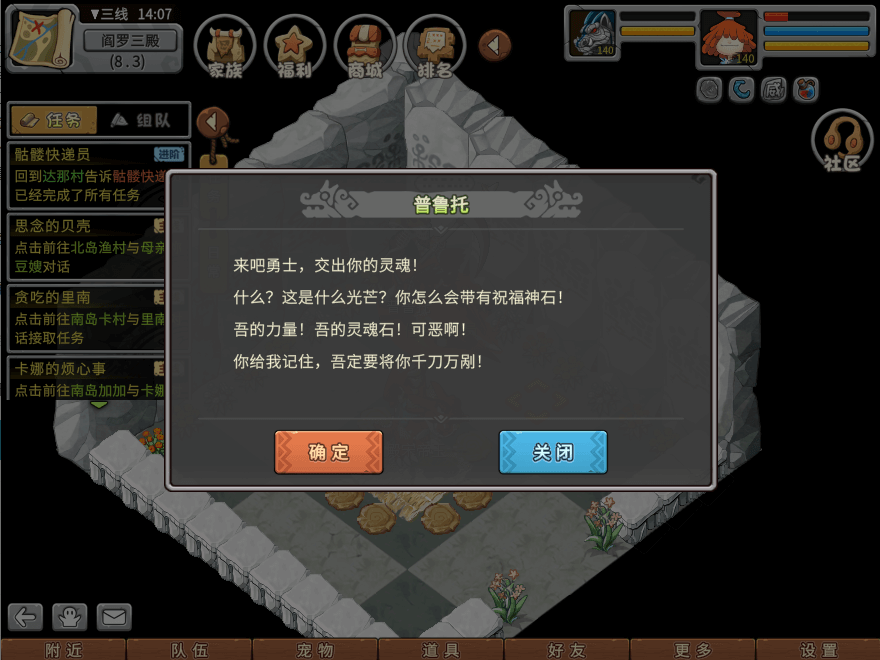Open the 社区 community headphones button
Viewport: 880px width, 660px height.
(842, 142)
